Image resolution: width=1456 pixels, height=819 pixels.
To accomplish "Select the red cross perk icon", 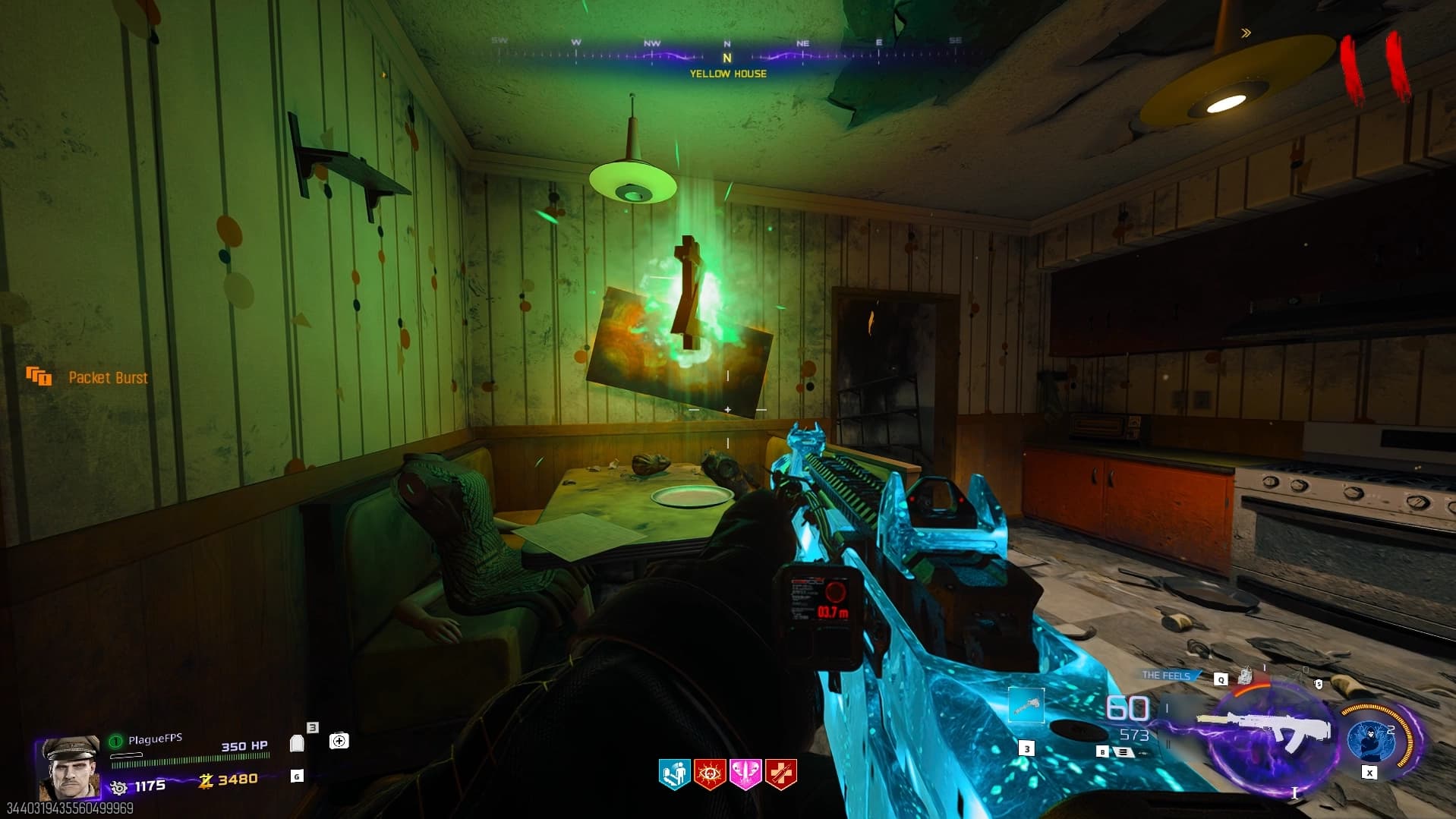I will (781, 775).
